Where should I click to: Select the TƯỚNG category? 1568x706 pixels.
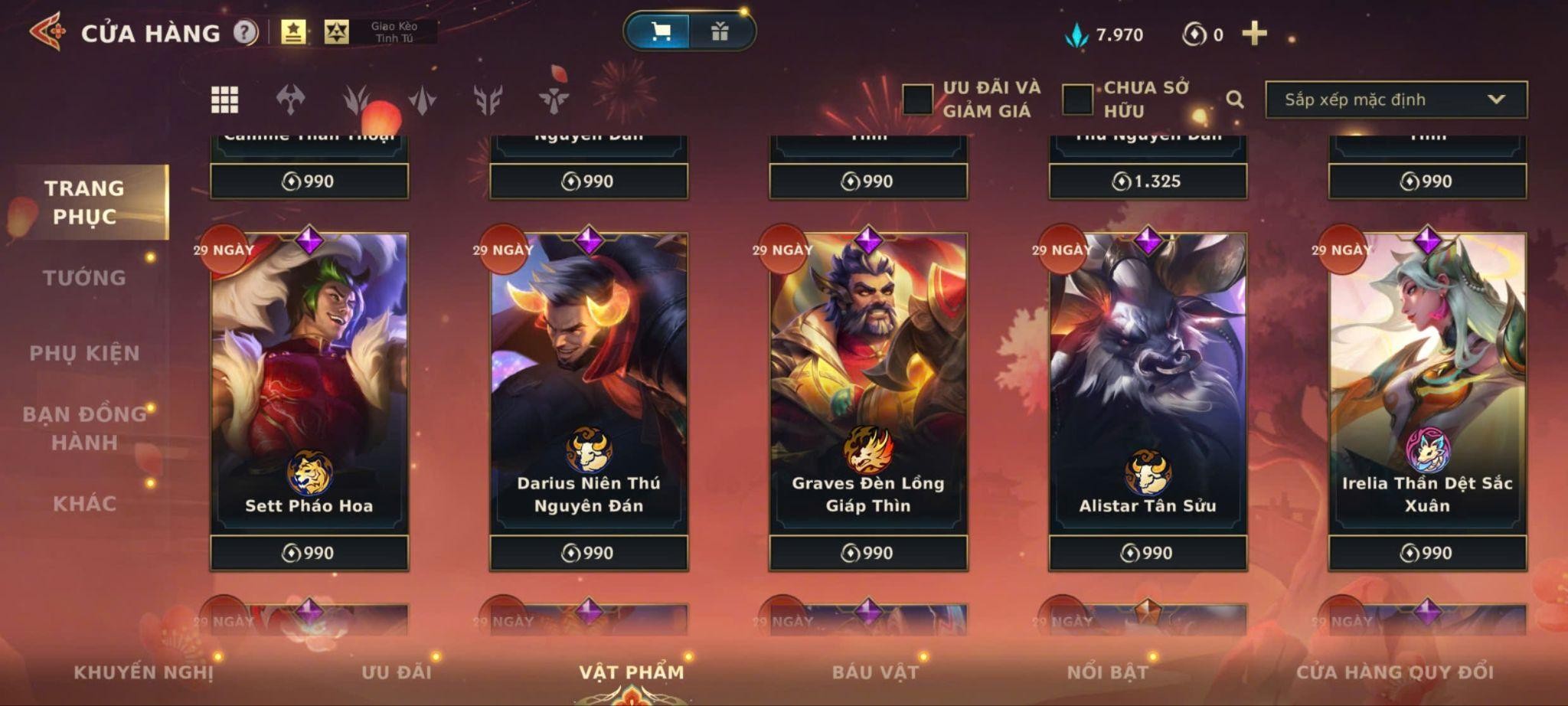84,278
